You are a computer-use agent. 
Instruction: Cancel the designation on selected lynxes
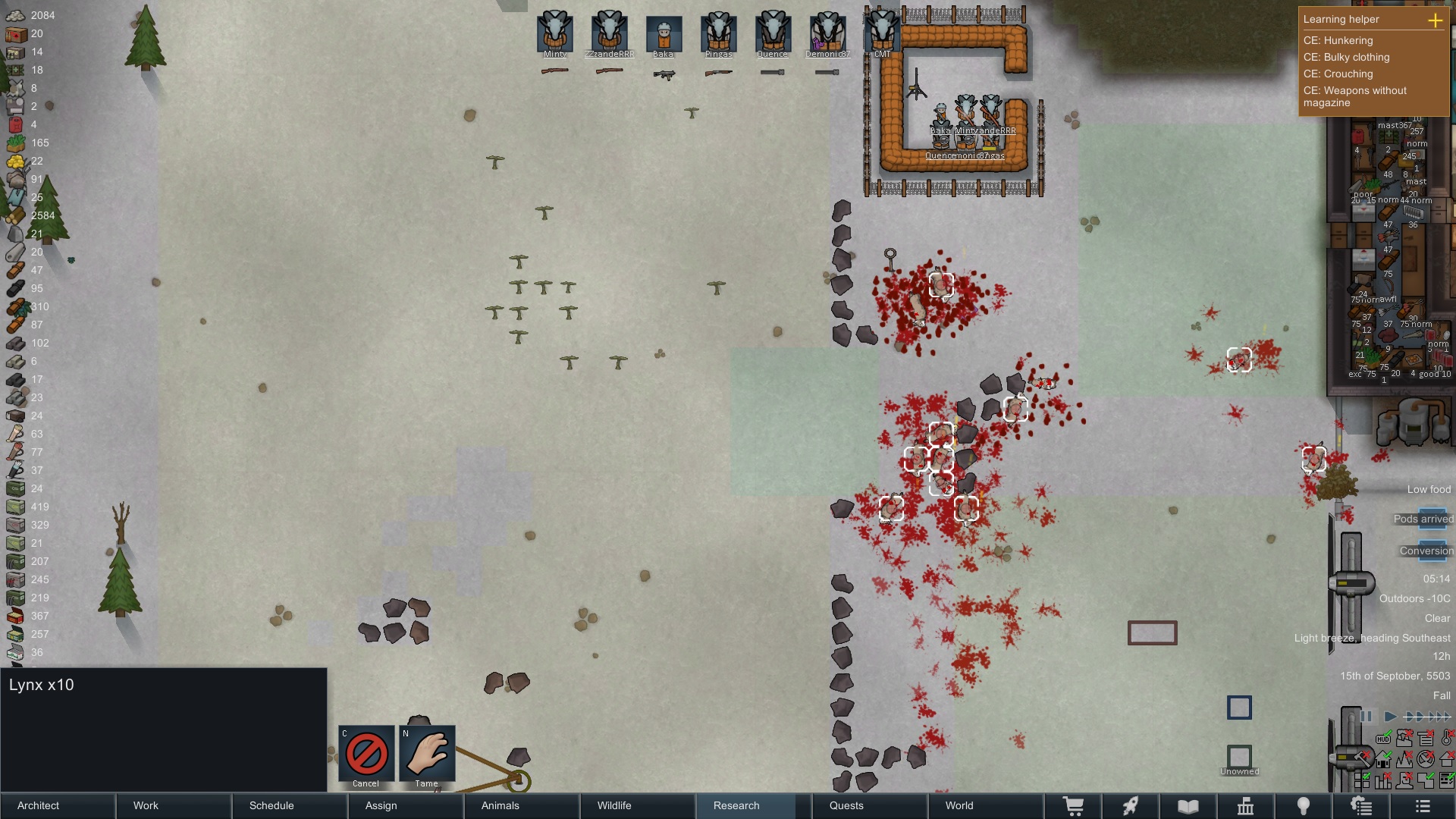[x=366, y=755]
